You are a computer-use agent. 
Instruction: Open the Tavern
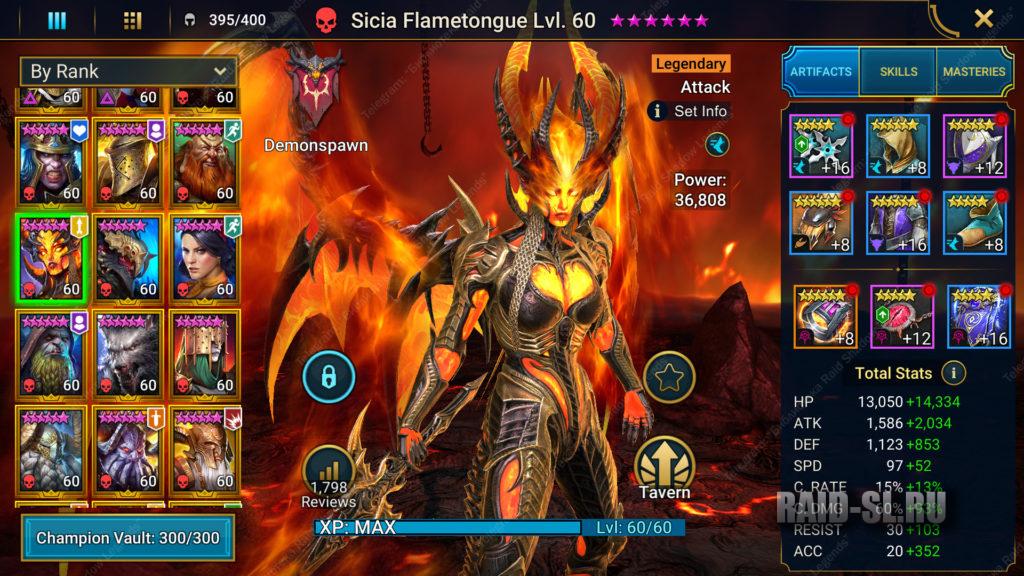click(665, 469)
